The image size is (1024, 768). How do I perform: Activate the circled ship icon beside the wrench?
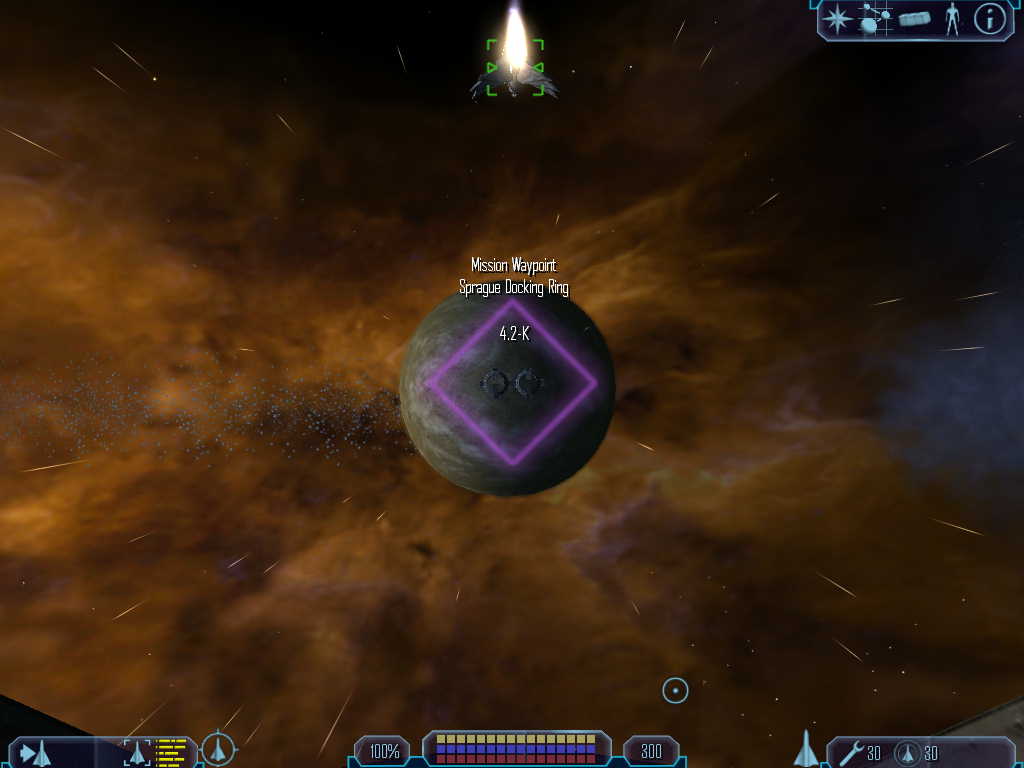(x=908, y=753)
